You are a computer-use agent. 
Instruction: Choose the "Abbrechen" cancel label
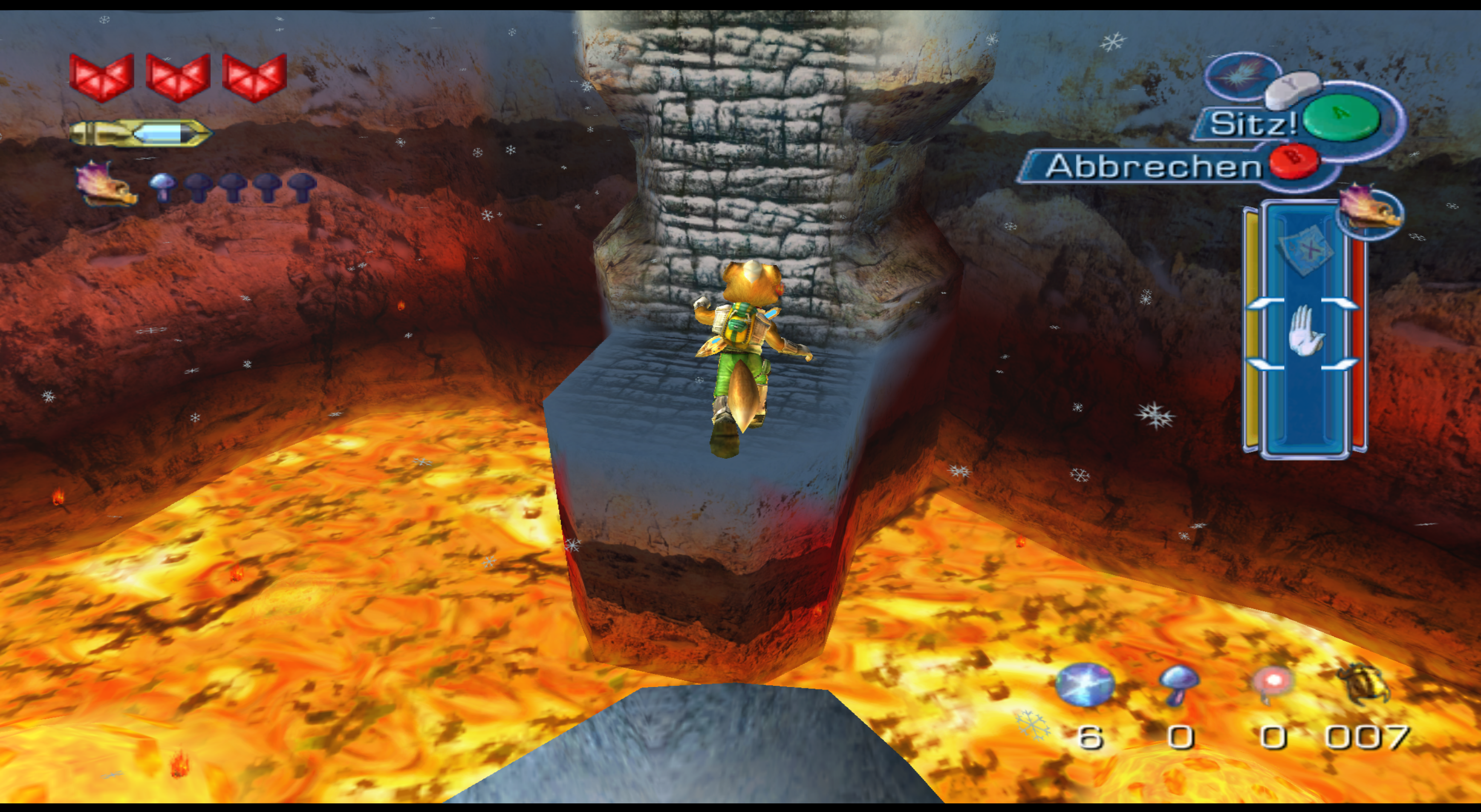pyautogui.click(x=1152, y=167)
